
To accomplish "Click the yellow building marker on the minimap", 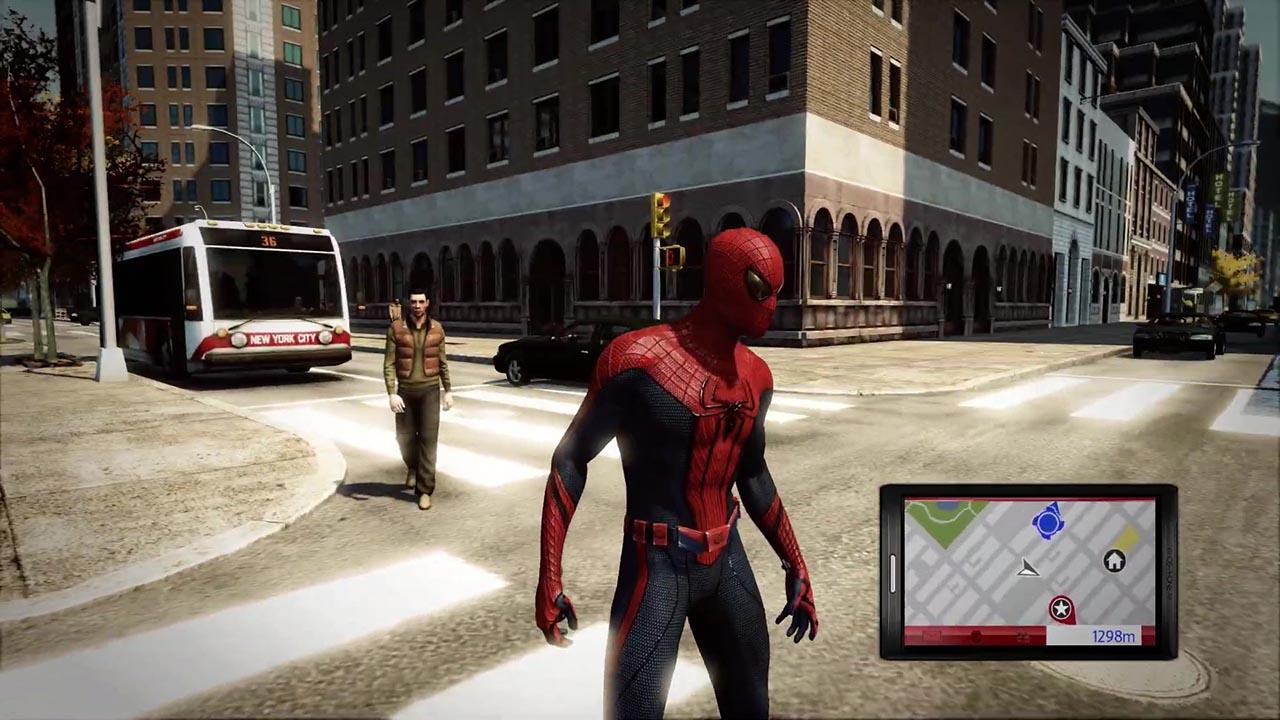I will click(1129, 537).
